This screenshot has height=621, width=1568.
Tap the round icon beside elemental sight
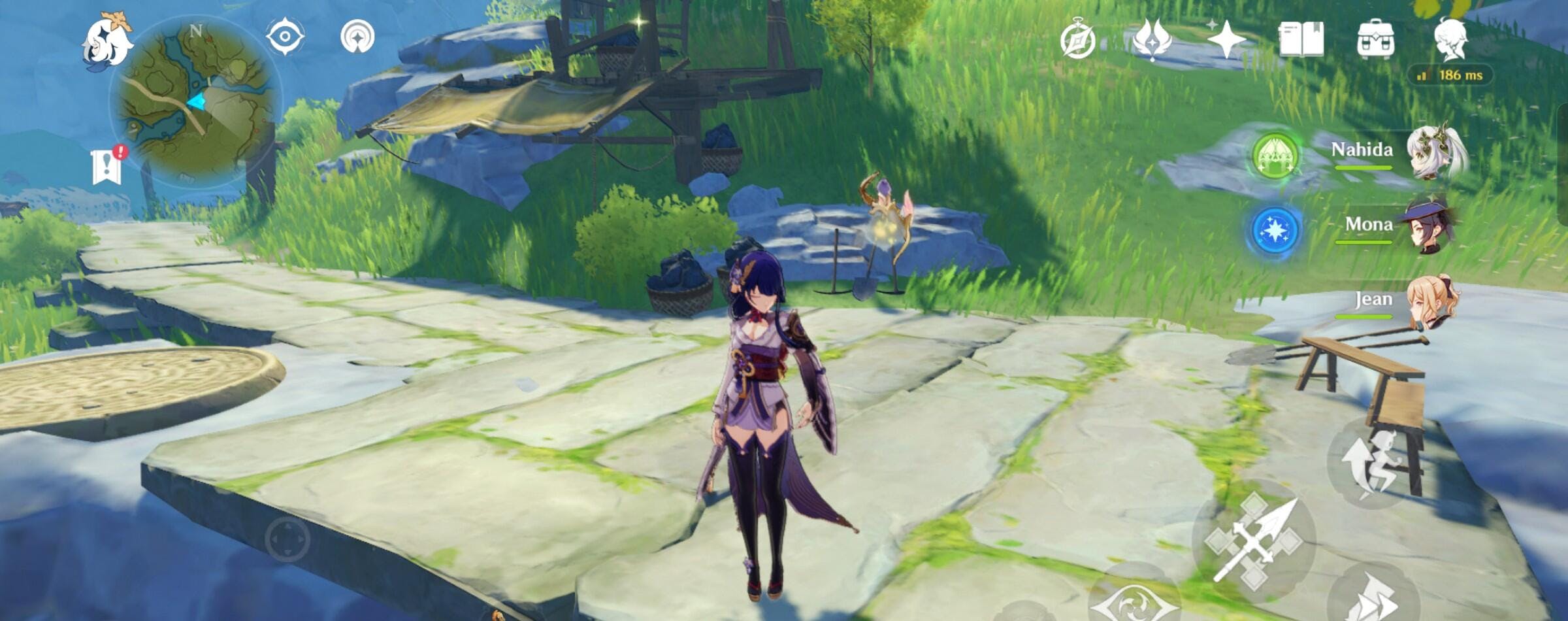(357, 37)
